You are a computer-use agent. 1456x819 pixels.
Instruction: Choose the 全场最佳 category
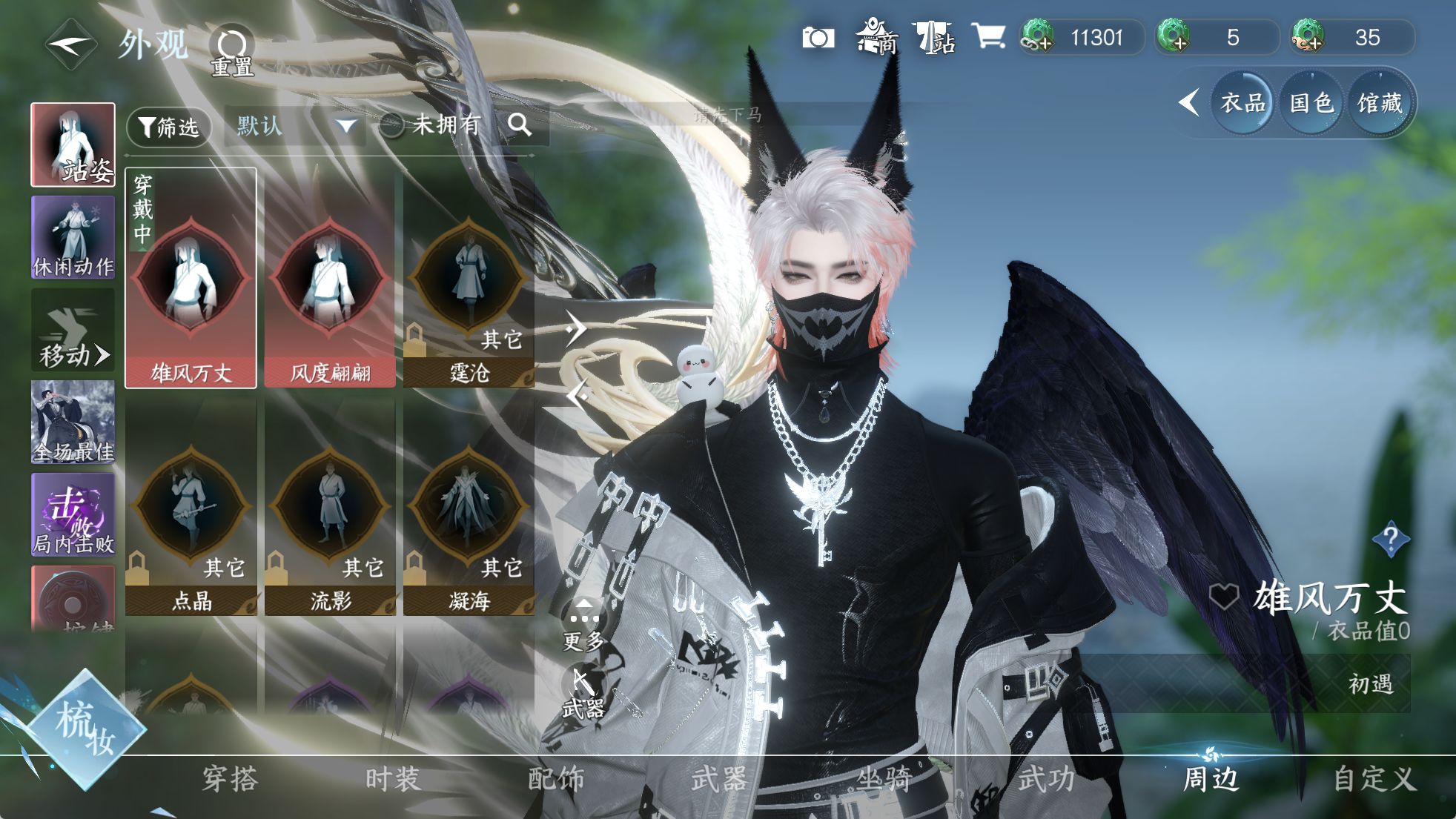[x=73, y=422]
